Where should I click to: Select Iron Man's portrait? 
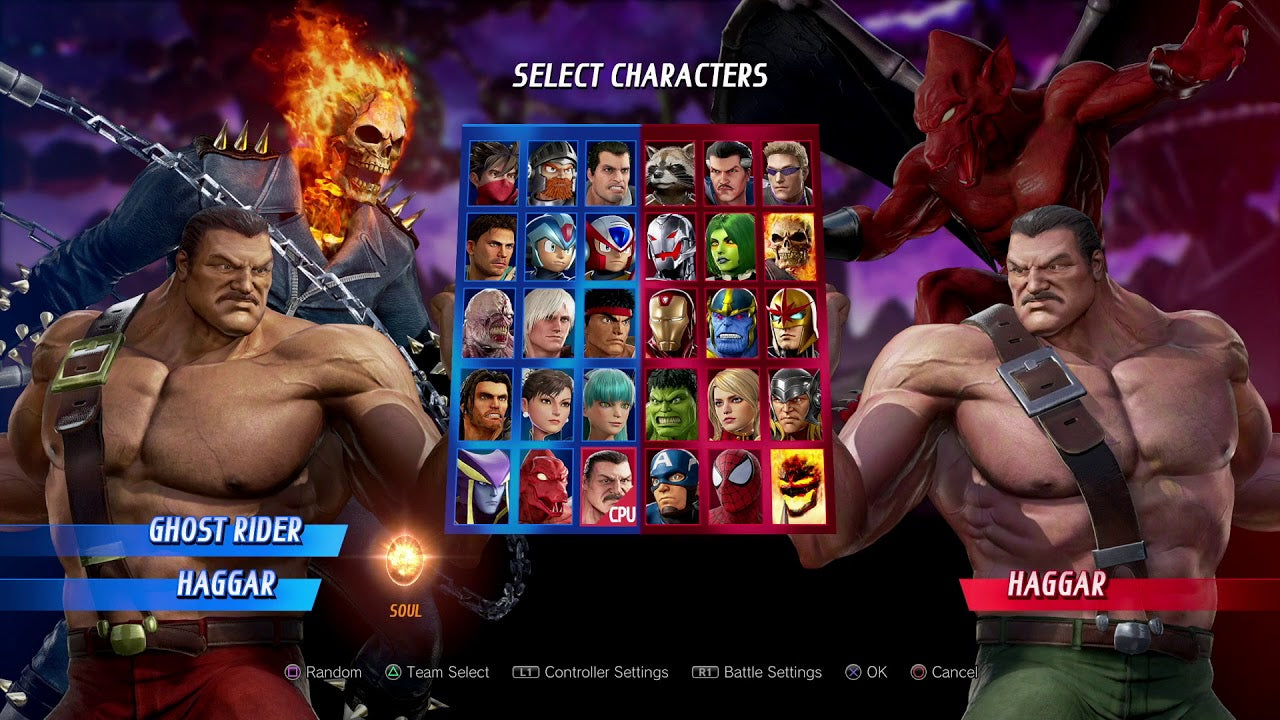672,323
